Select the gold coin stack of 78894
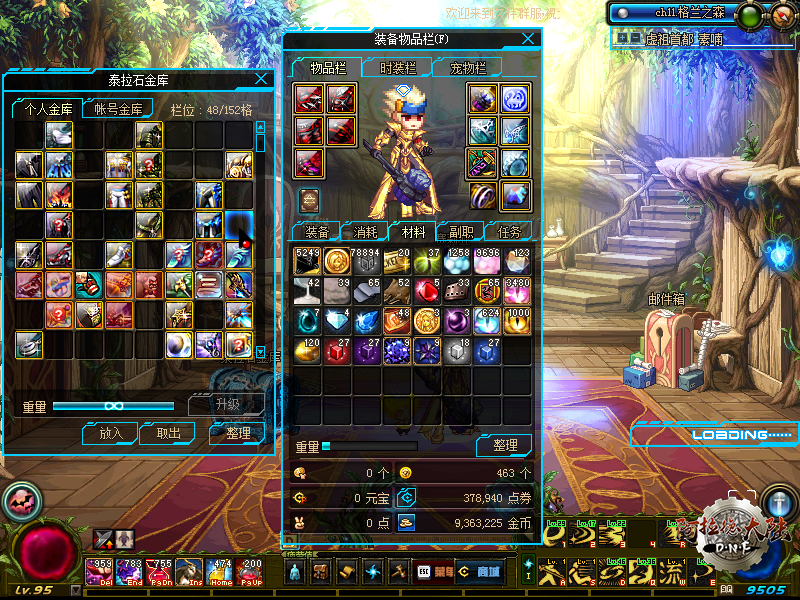Screen dimensions: 800x600 (x=338, y=262)
